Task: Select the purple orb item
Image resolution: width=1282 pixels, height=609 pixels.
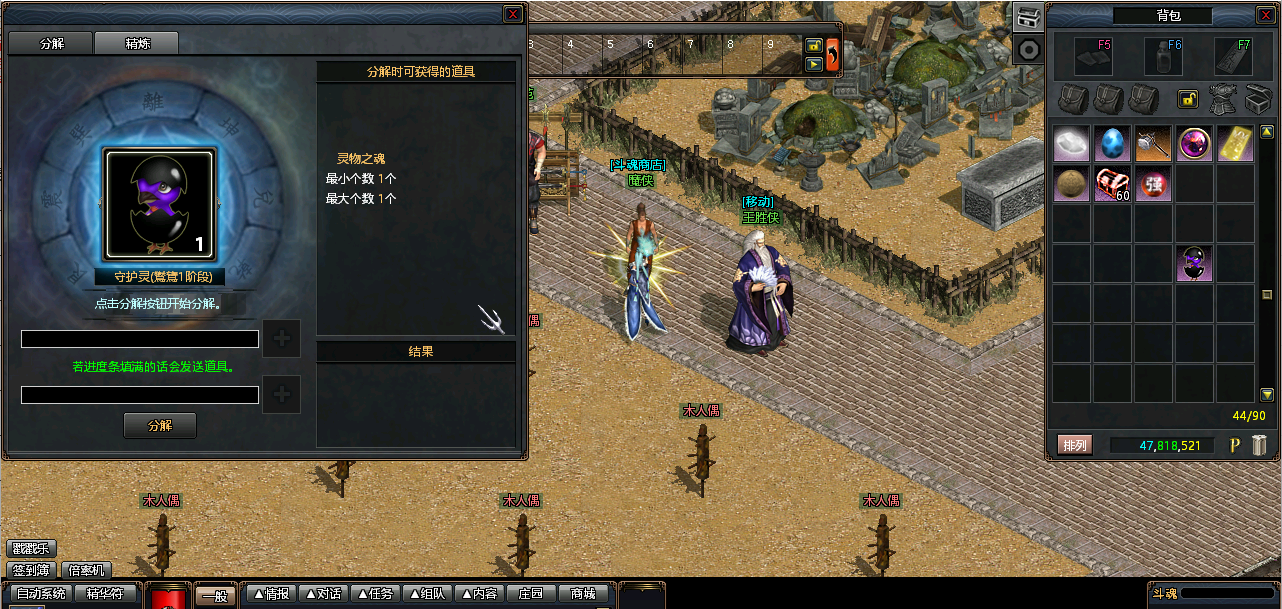Action: 1194,144
